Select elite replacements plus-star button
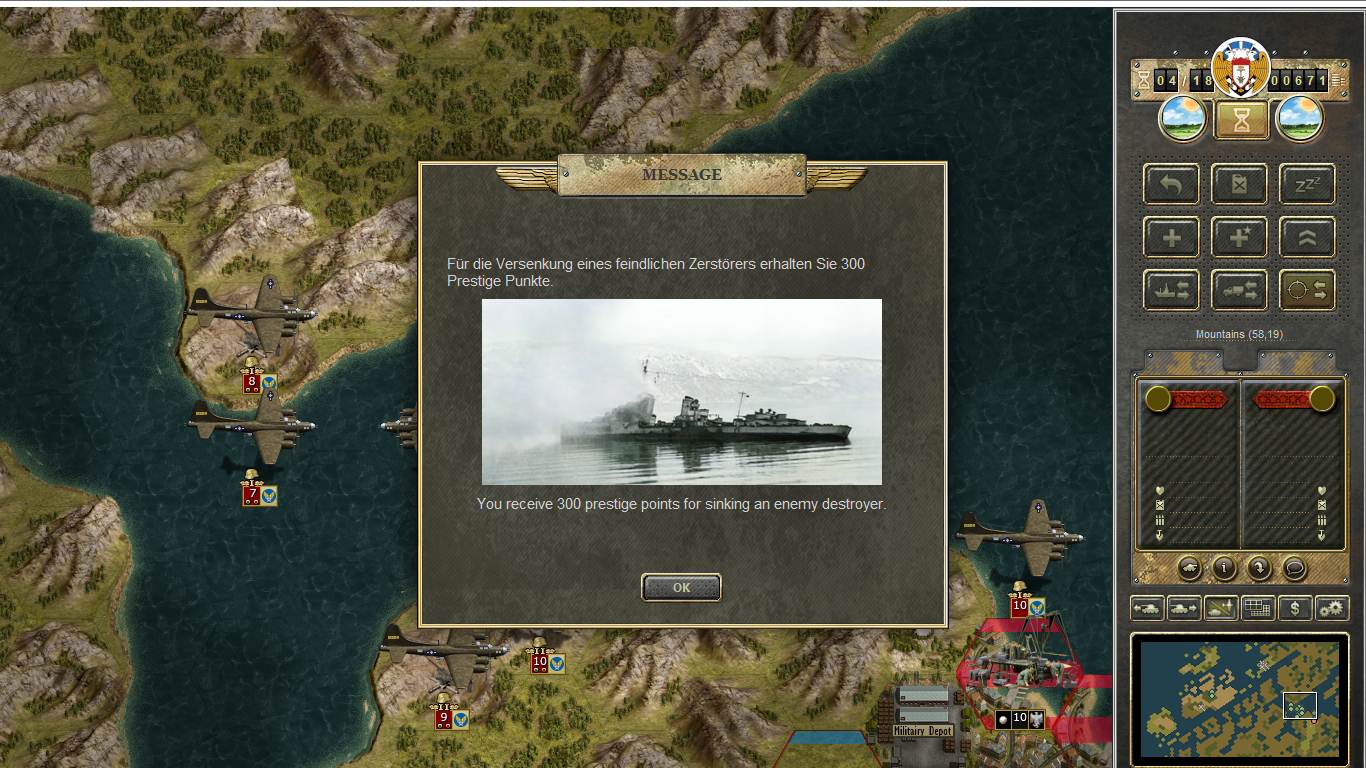This screenshot has height=768, width=1366. click(x=1239, y=237)
